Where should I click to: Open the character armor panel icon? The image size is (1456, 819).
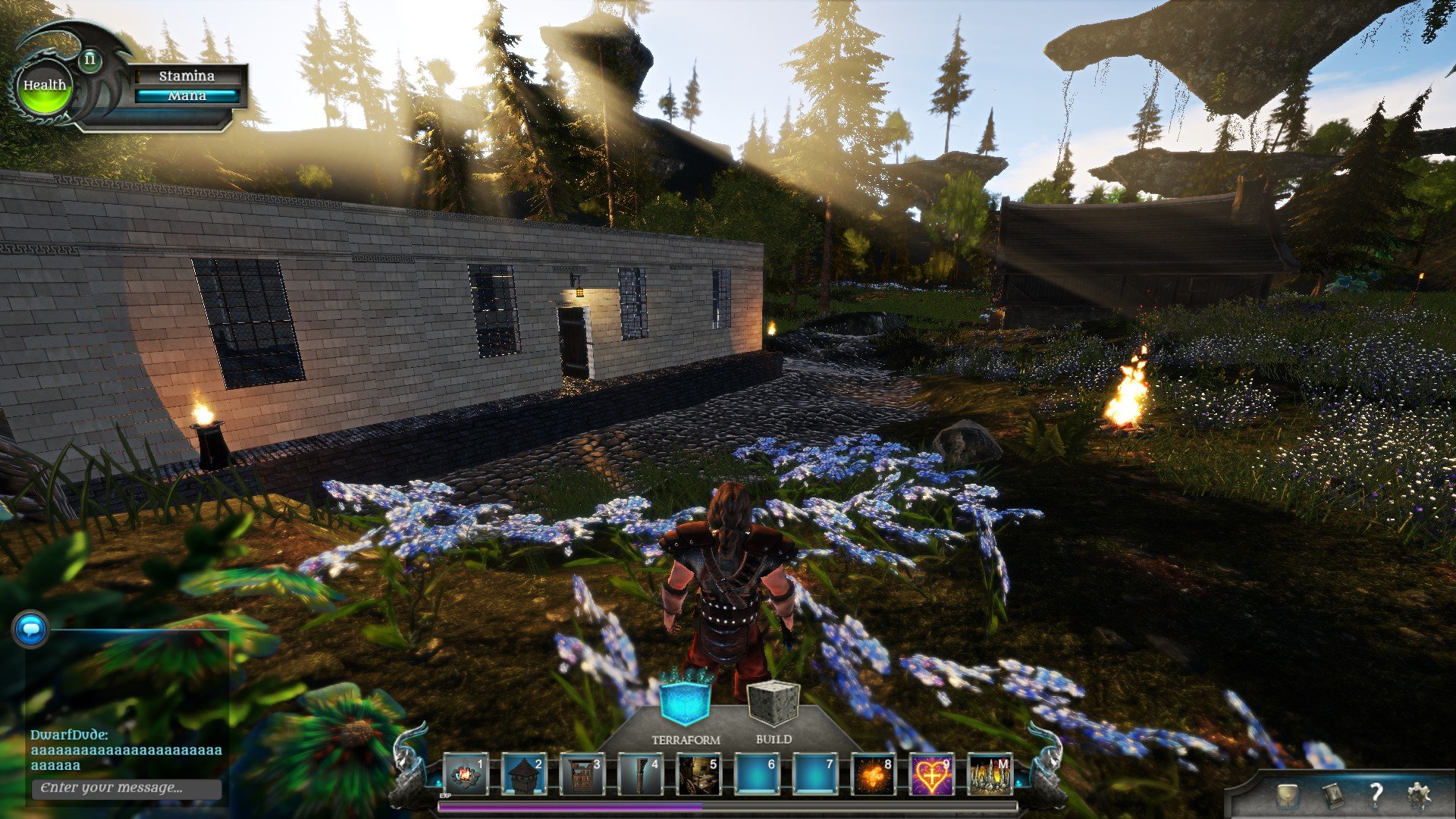coord(1286,795)
